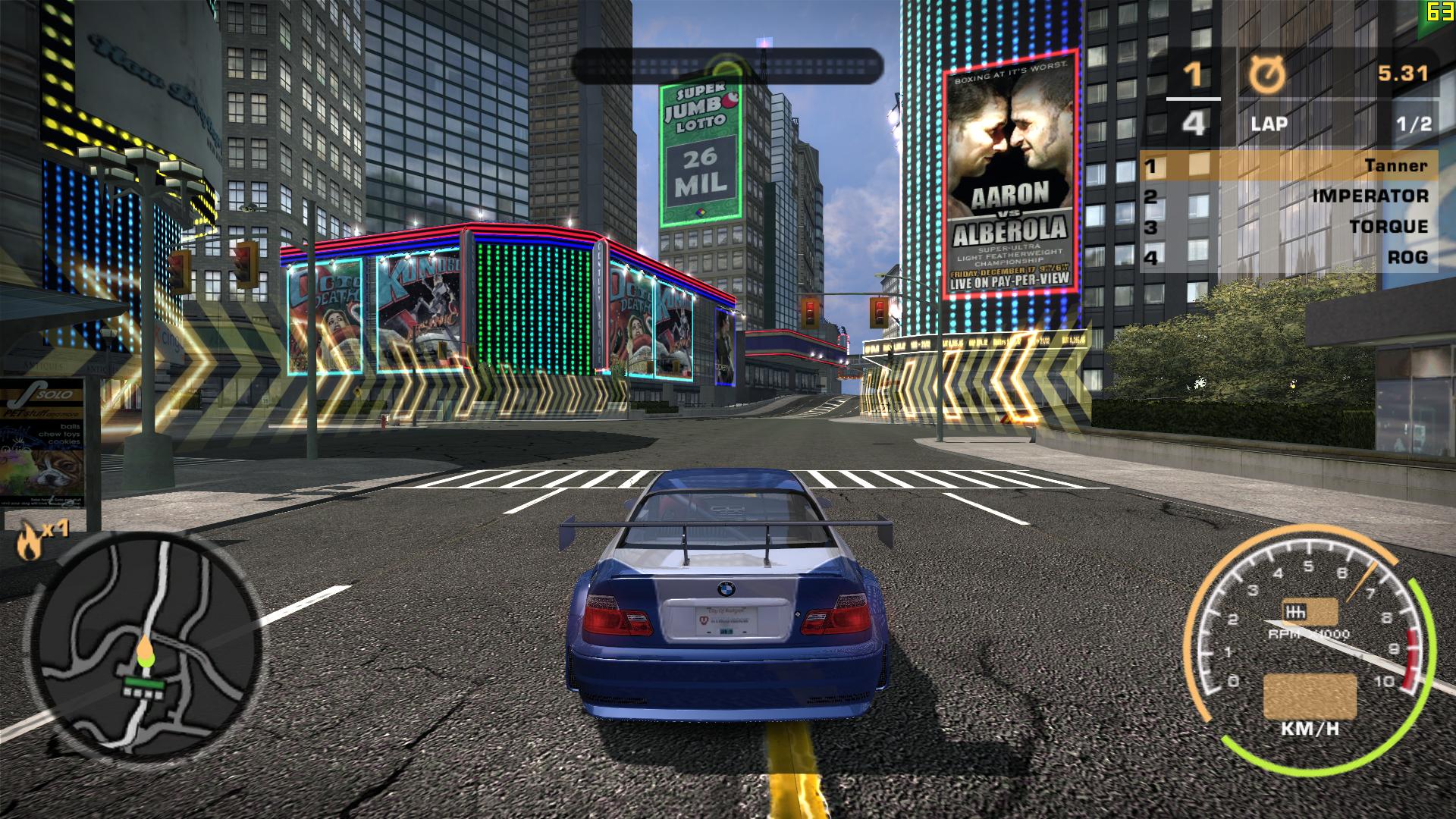Click the flame heat level icon
The image size is (1456, 819).
30,541
